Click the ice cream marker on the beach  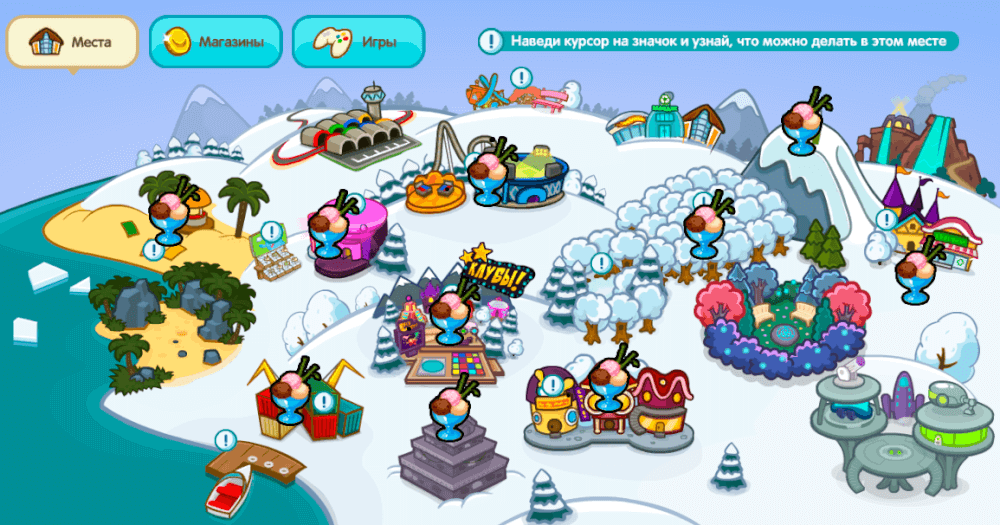click(x=171, y=211)
